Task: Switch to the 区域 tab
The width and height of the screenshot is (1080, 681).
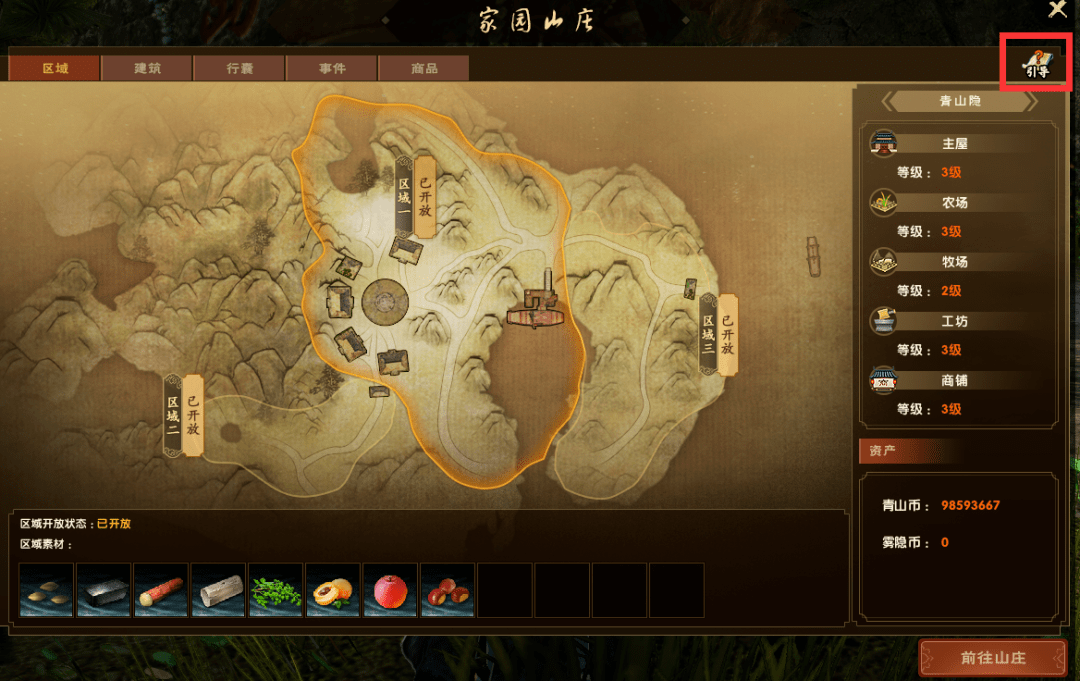Action: tap(54, 68)
